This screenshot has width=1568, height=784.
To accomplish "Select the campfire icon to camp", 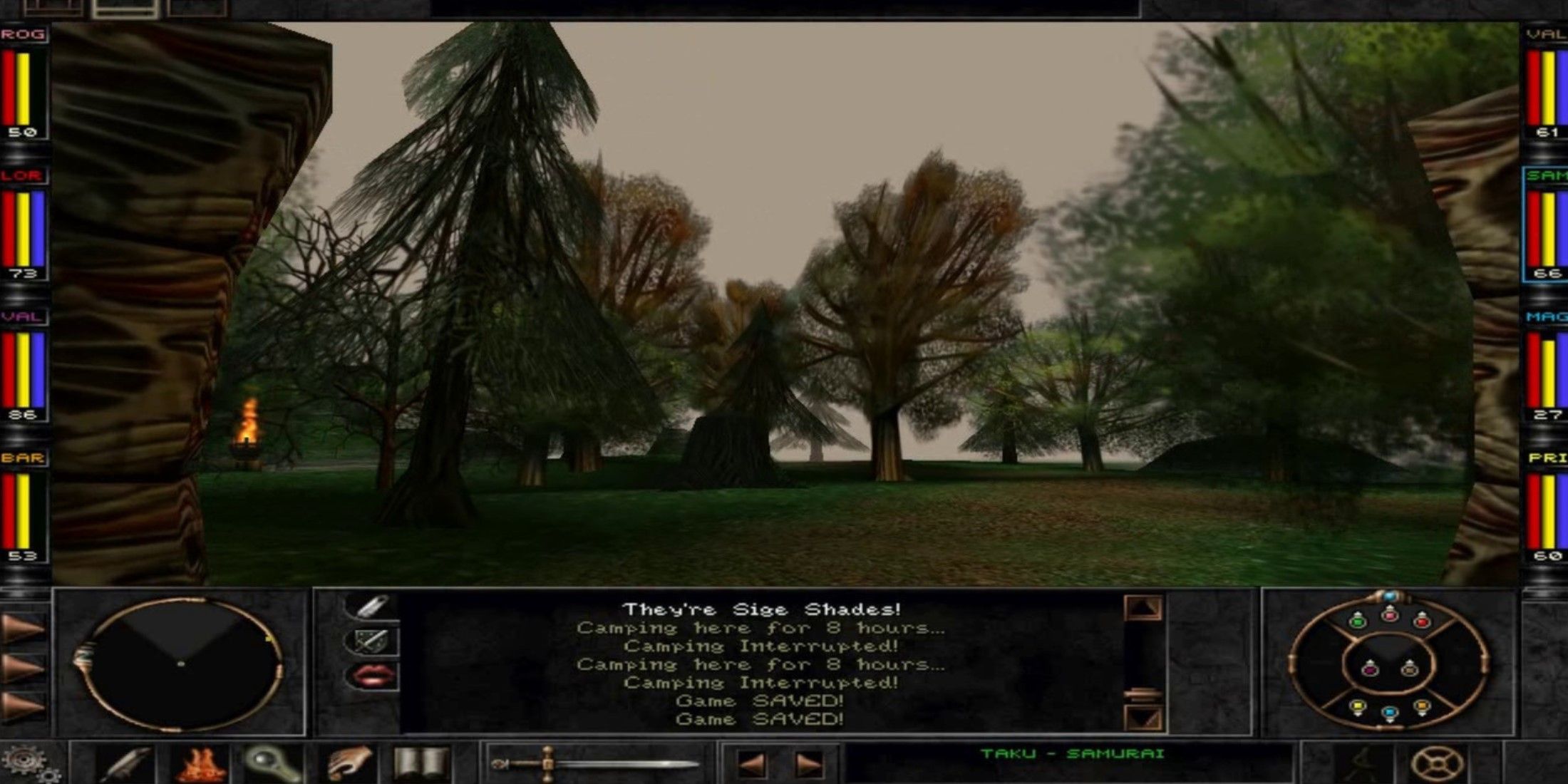I will [202, 764].
